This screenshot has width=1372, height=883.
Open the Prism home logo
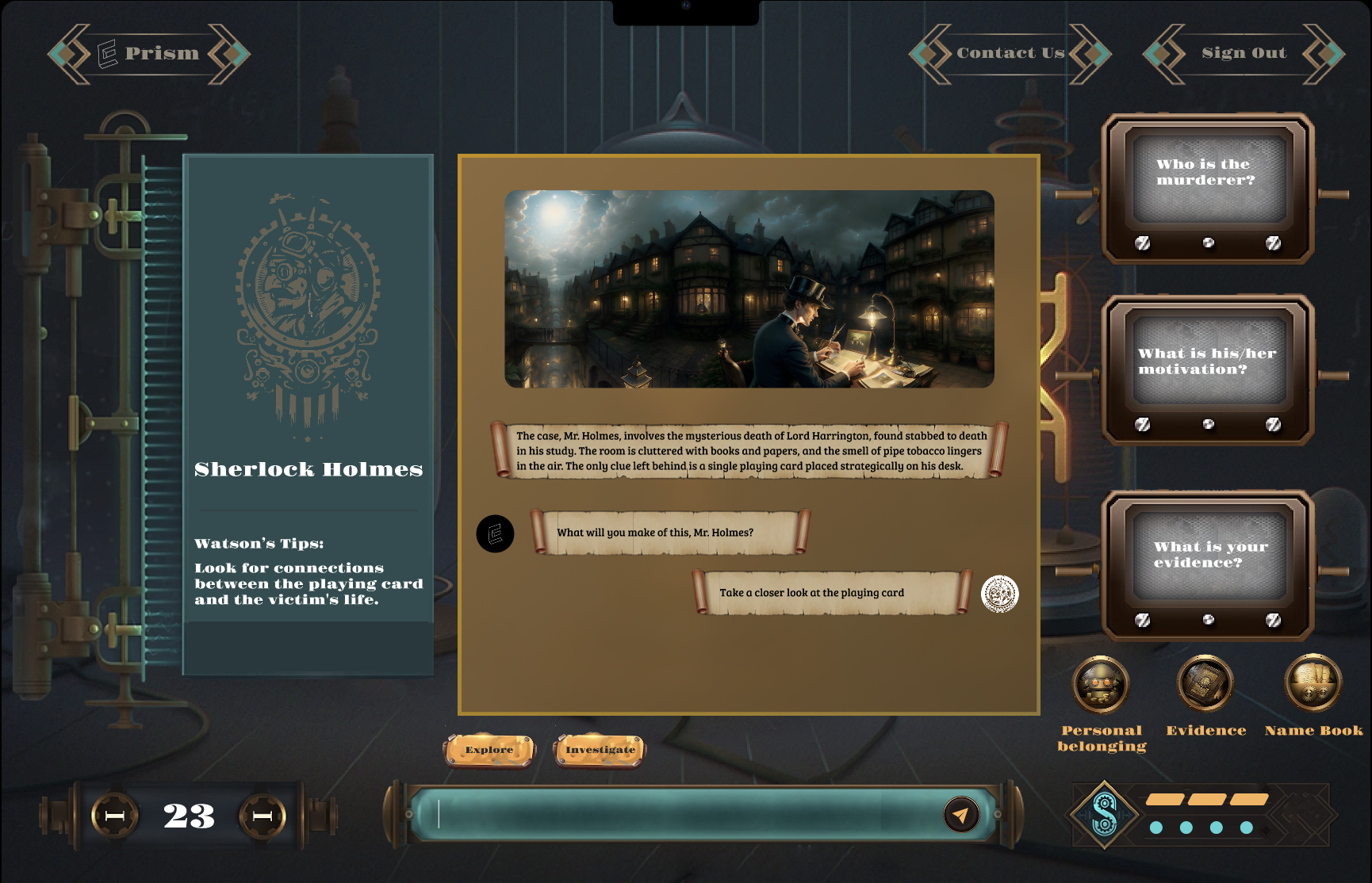click(149, 53)
